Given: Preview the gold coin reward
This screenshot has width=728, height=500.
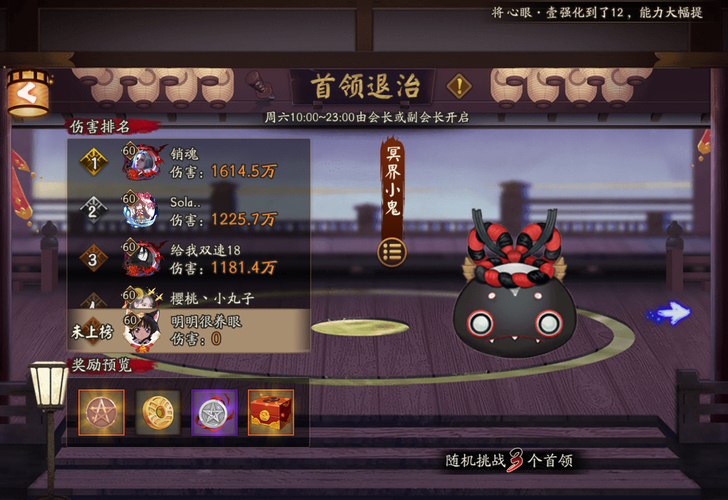Looking at the screenshot, I should coord(158,412).
